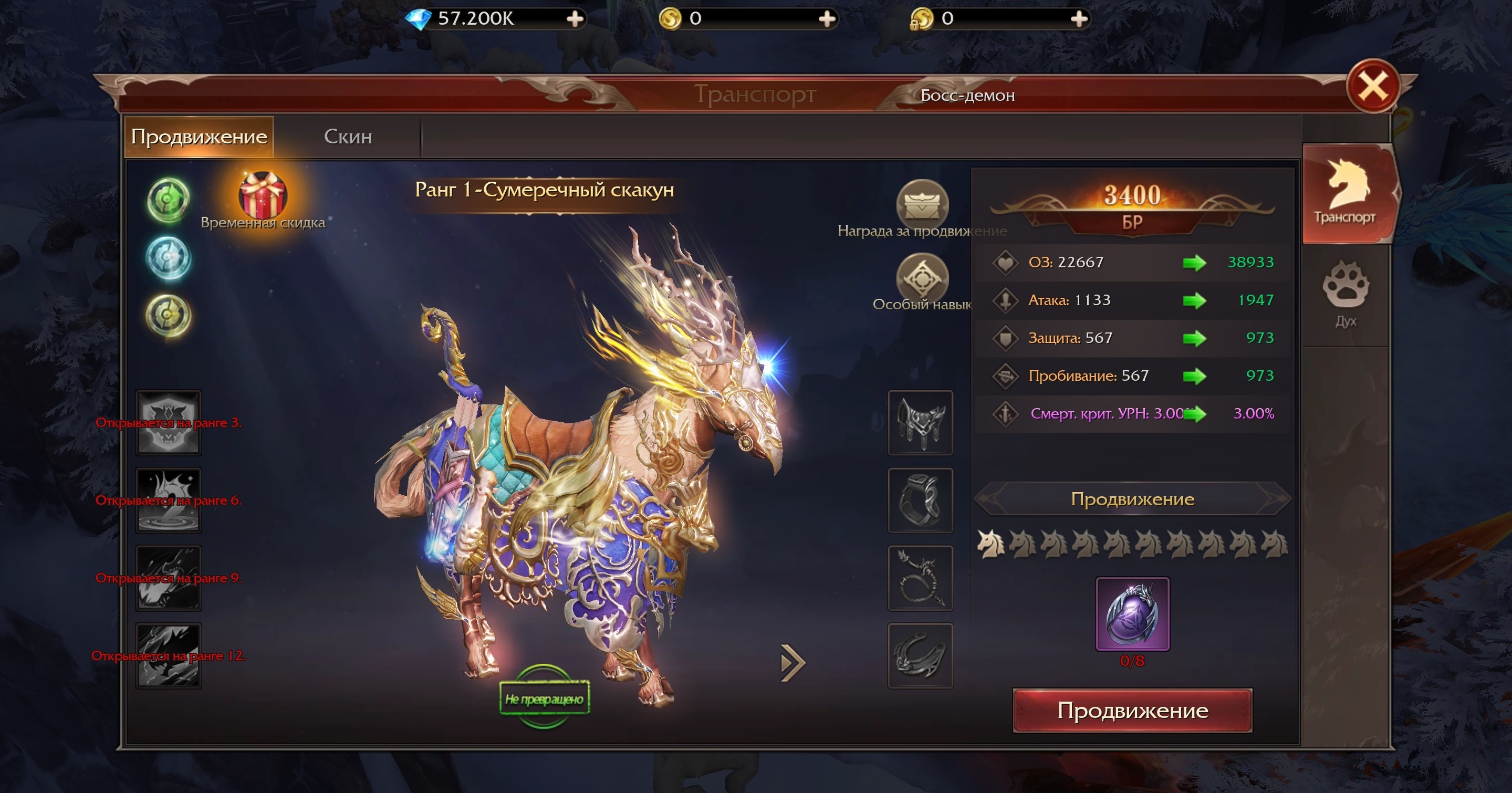View the Особый навык skill
1512x793 pixels.
(x=922, y=277)
